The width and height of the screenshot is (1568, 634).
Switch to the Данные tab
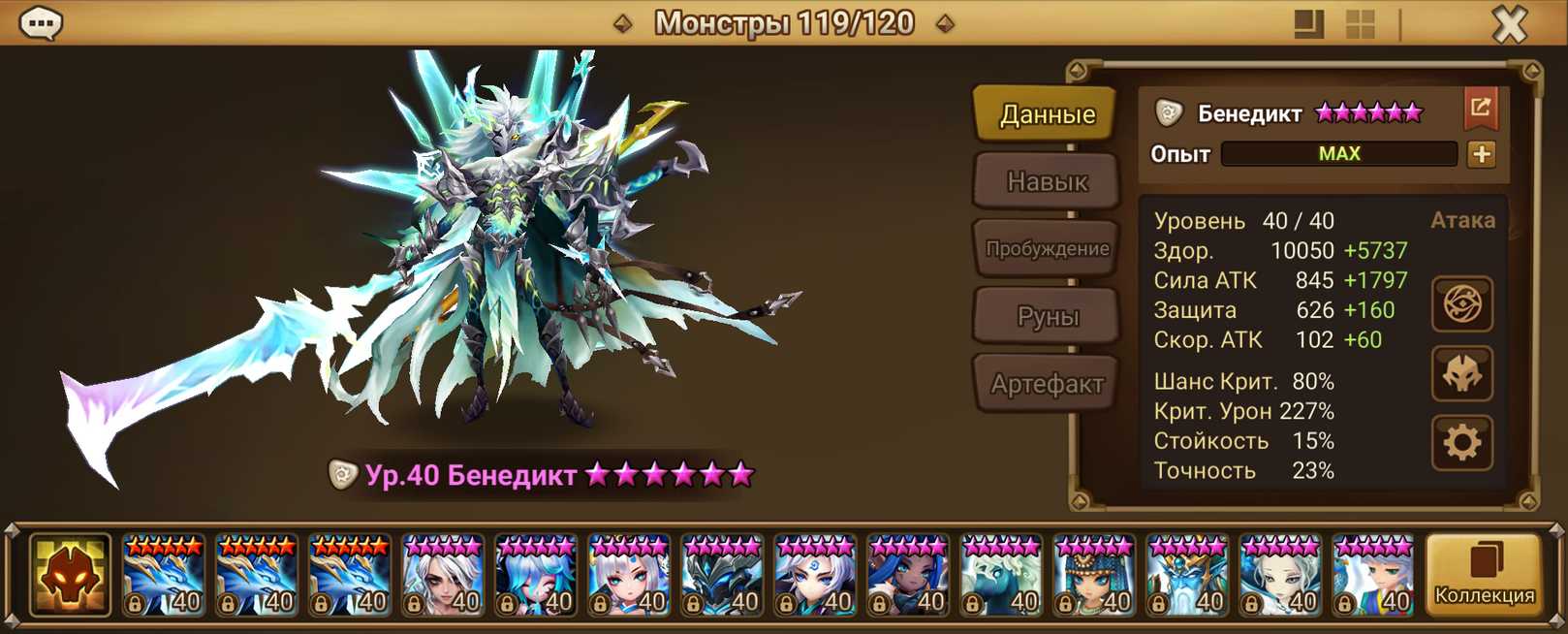tap(1047, 114)
